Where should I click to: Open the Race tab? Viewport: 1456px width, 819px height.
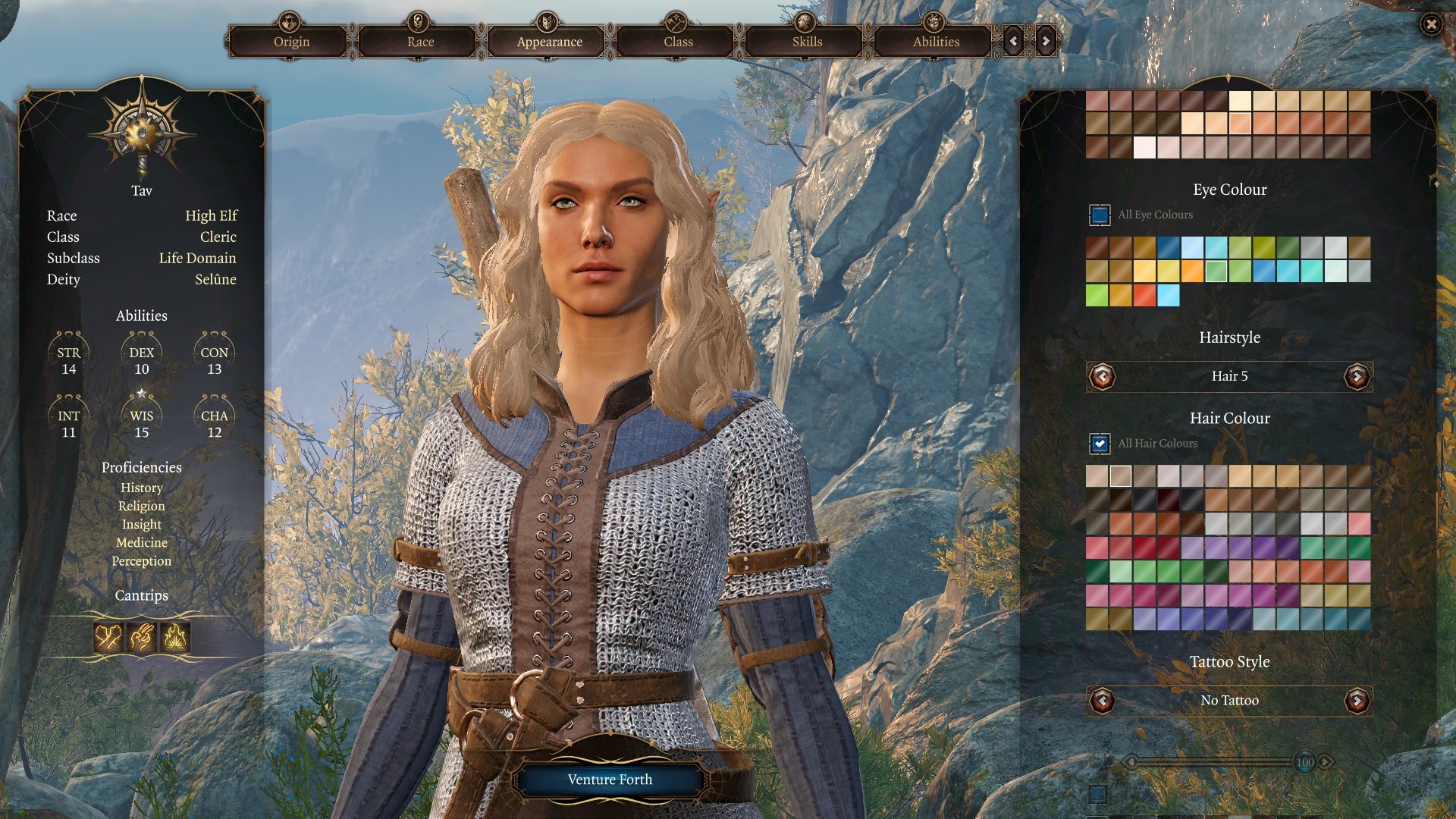(420, 42)
